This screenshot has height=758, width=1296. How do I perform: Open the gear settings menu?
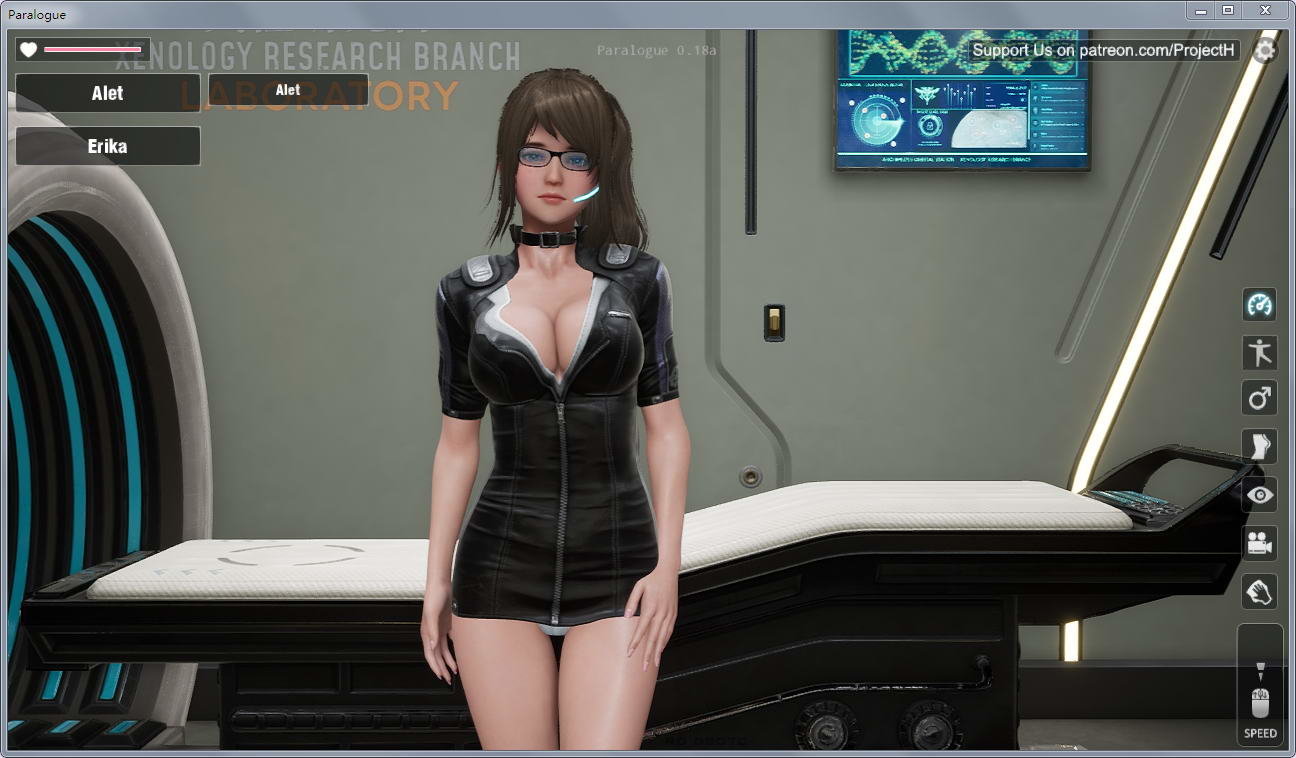[x=1265, y=51]
